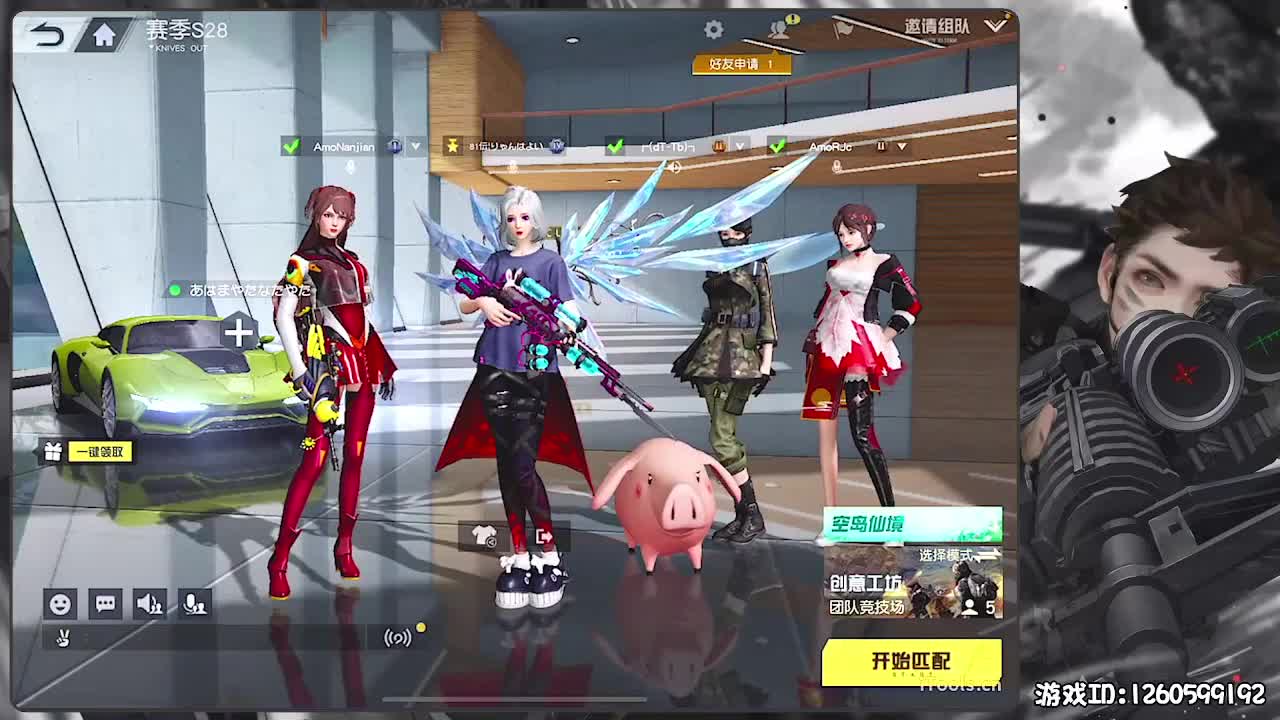
Task: Open the emoji expression panel
Action: pos(60,603)
